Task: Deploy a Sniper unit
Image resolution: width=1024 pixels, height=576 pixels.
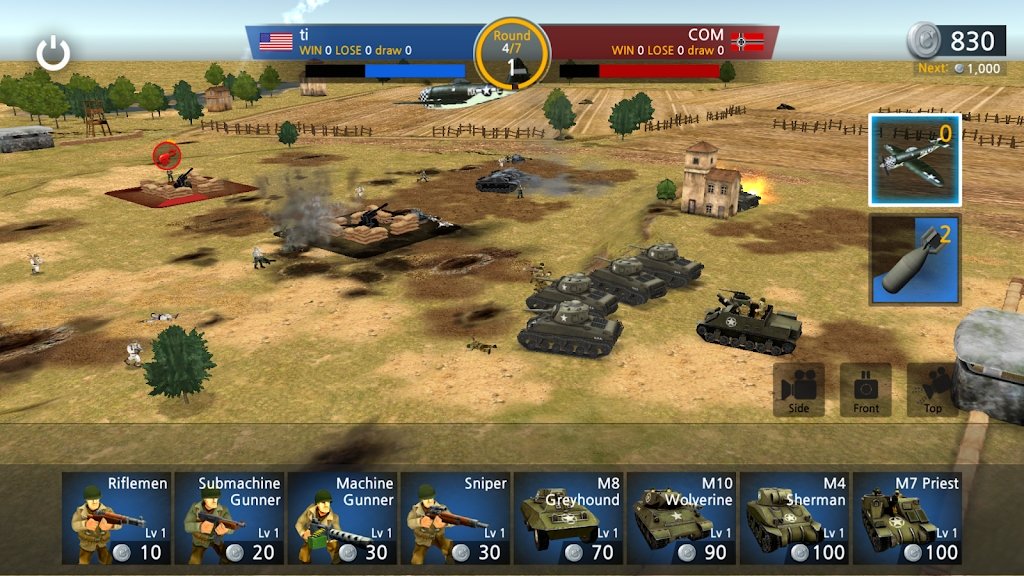Action: tap(456, 519)
